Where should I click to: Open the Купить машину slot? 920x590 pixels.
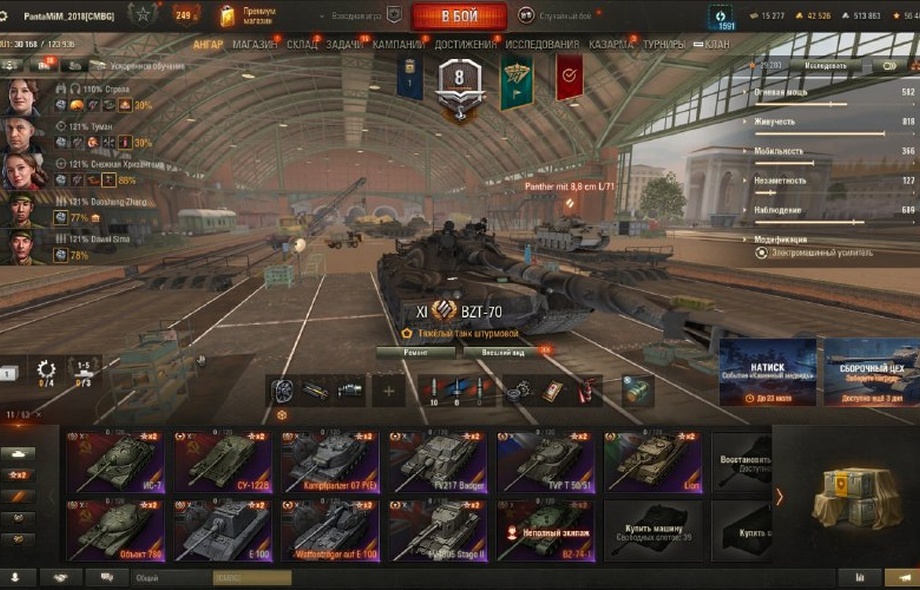point(652,530)
